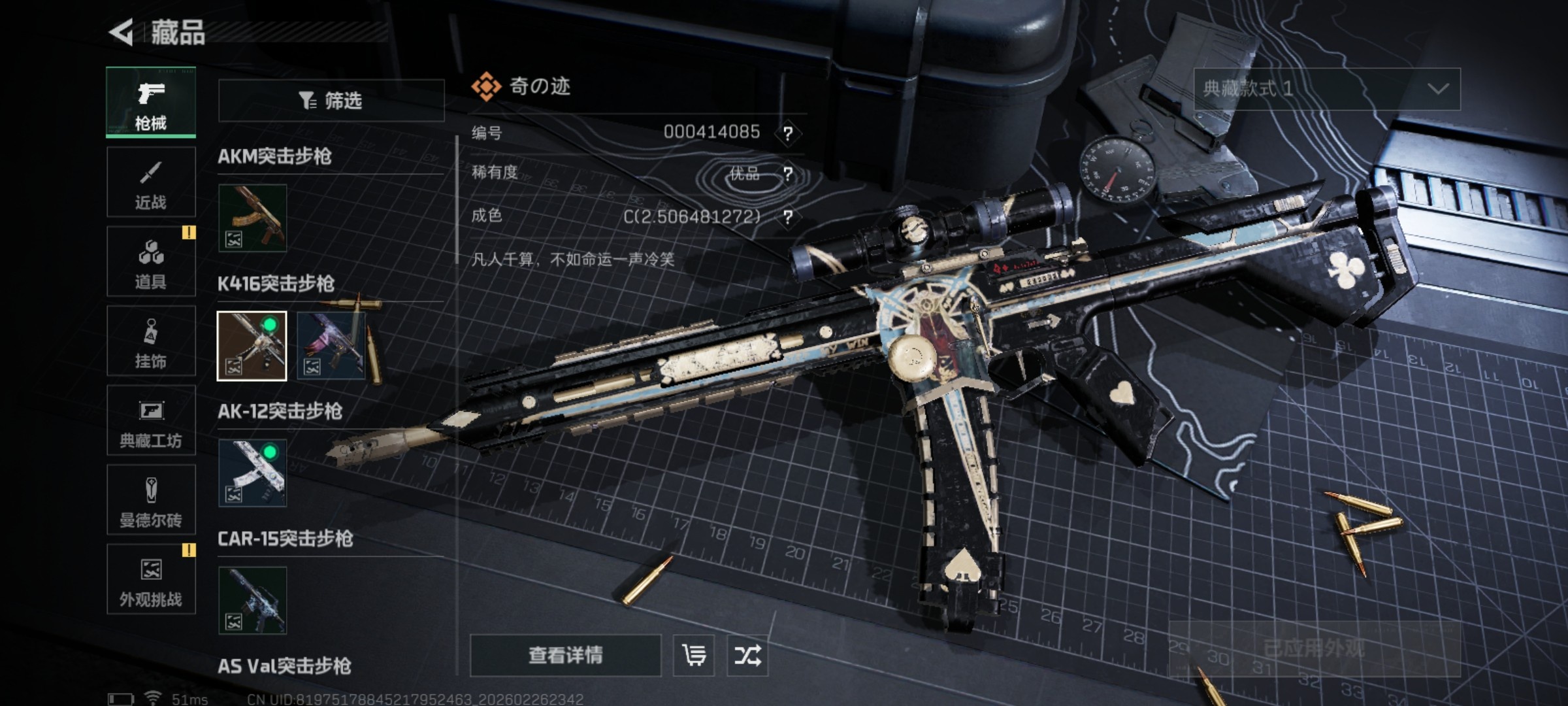Image resolution: width=1568 pixels, height=706 pixels.
Task: Pick the AK-12 white skin thumbnail
Action: click(252, 473)
